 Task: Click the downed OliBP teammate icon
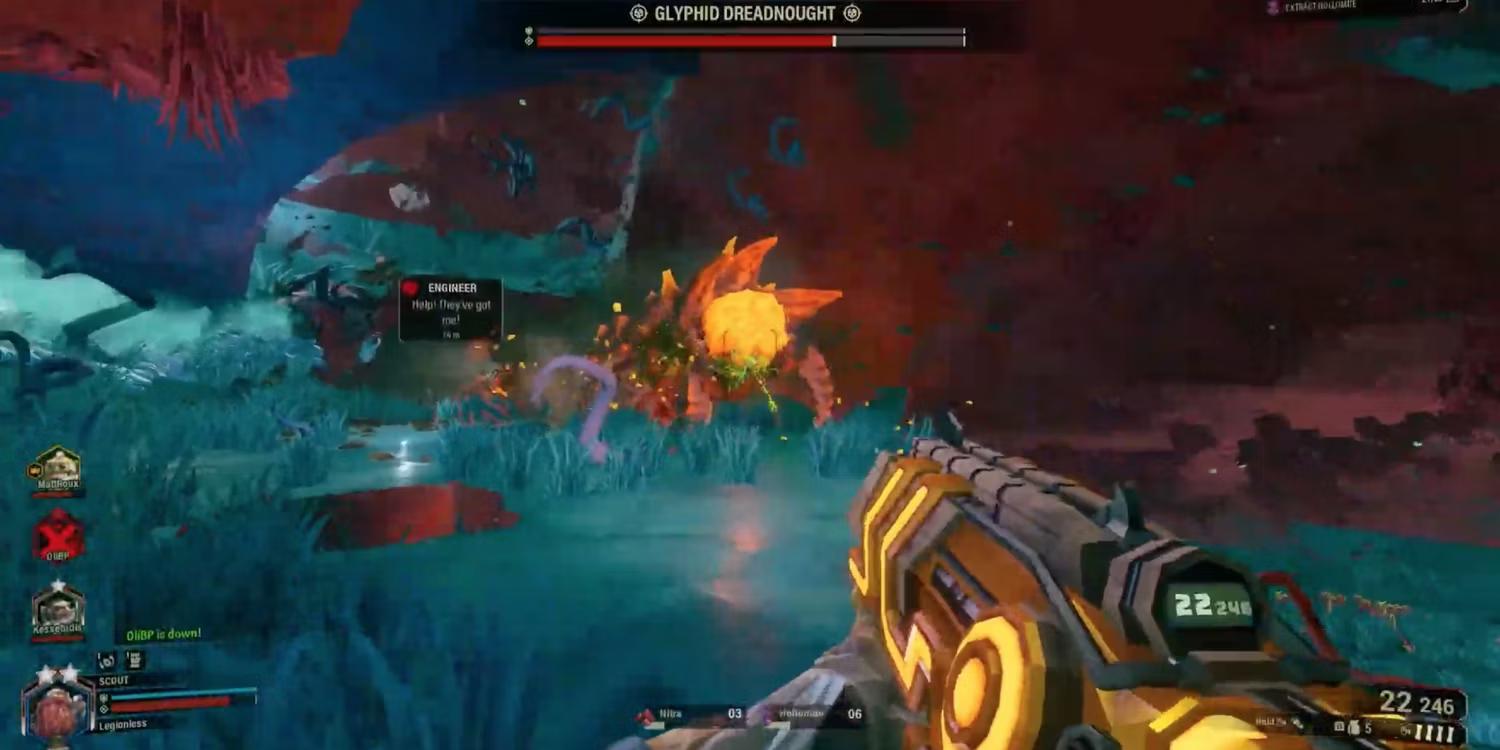(58, 538)
